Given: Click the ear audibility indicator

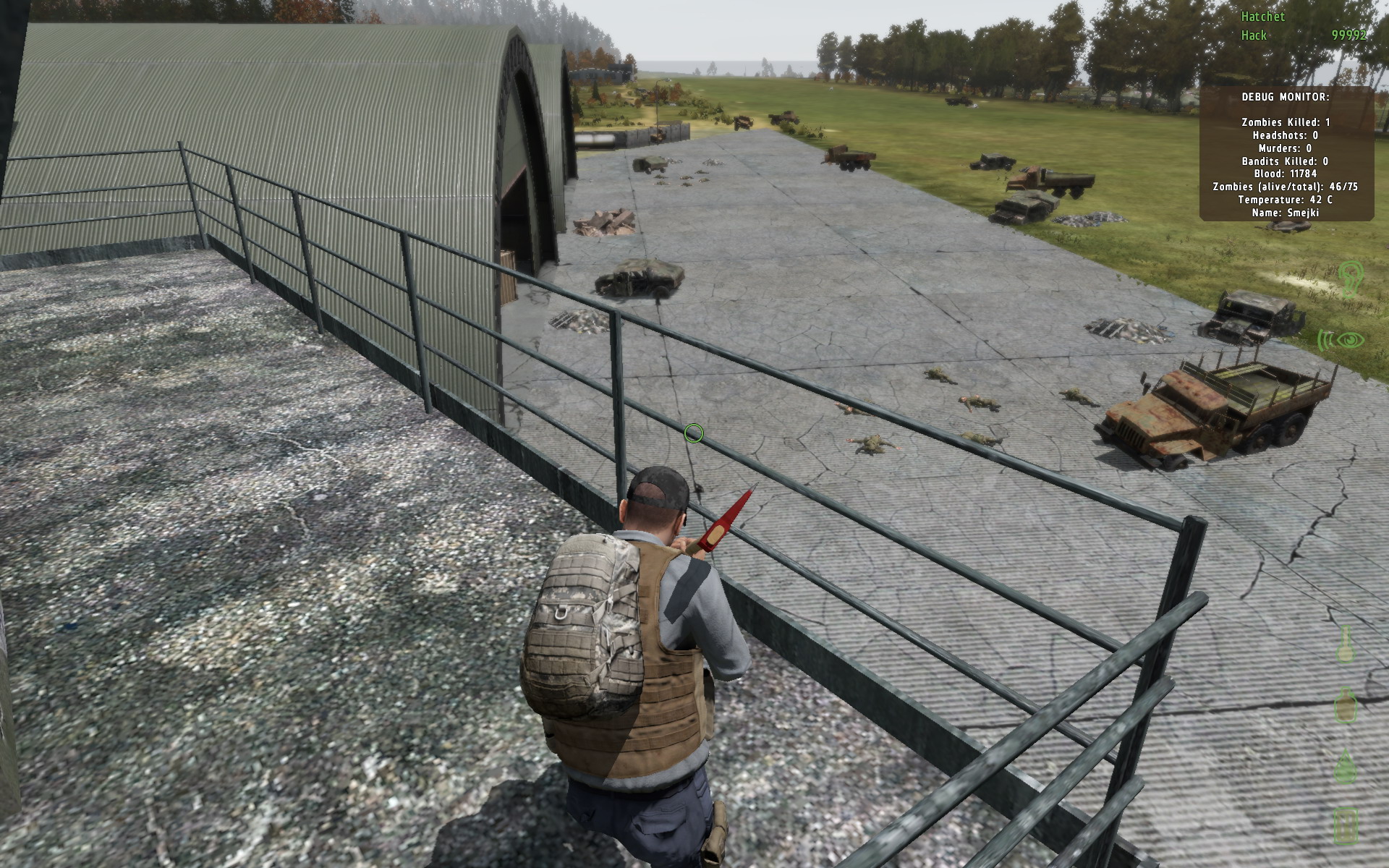Looking at the screenshot, I should [x=1351, y=280].
